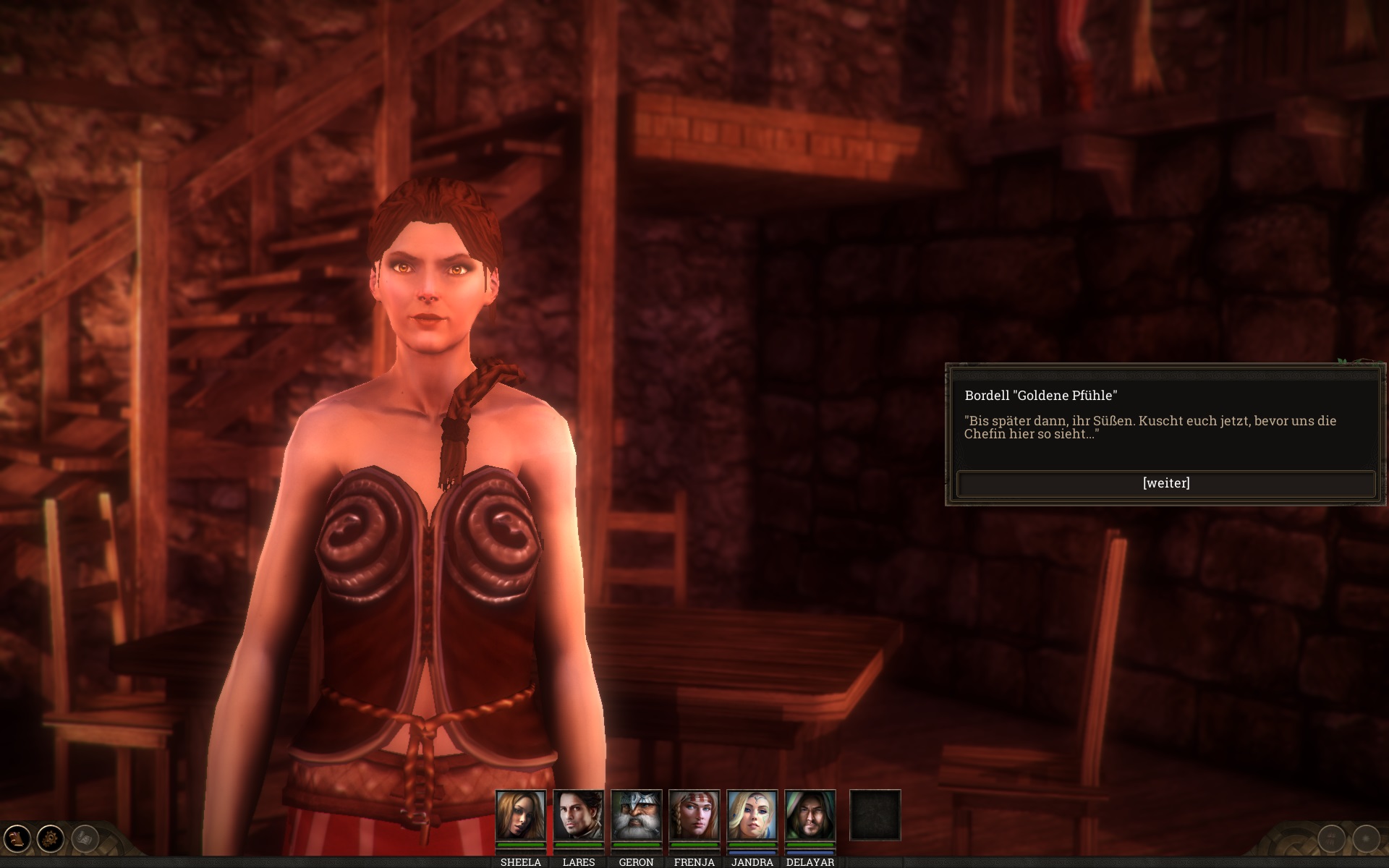The image size is (1389, 868).
Task: Open the greyed-out map scroll icon
Action: 85,839
